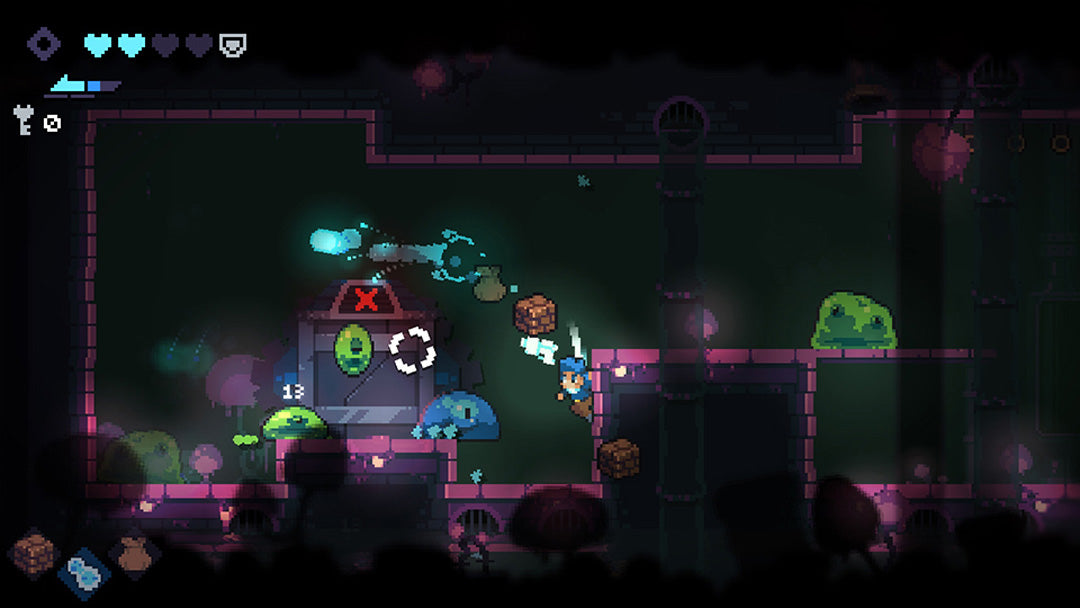Select the blue highlighted ghost item slot
Image resolution: width=1080 pixels, height=608 pixels.
point(83,573)
